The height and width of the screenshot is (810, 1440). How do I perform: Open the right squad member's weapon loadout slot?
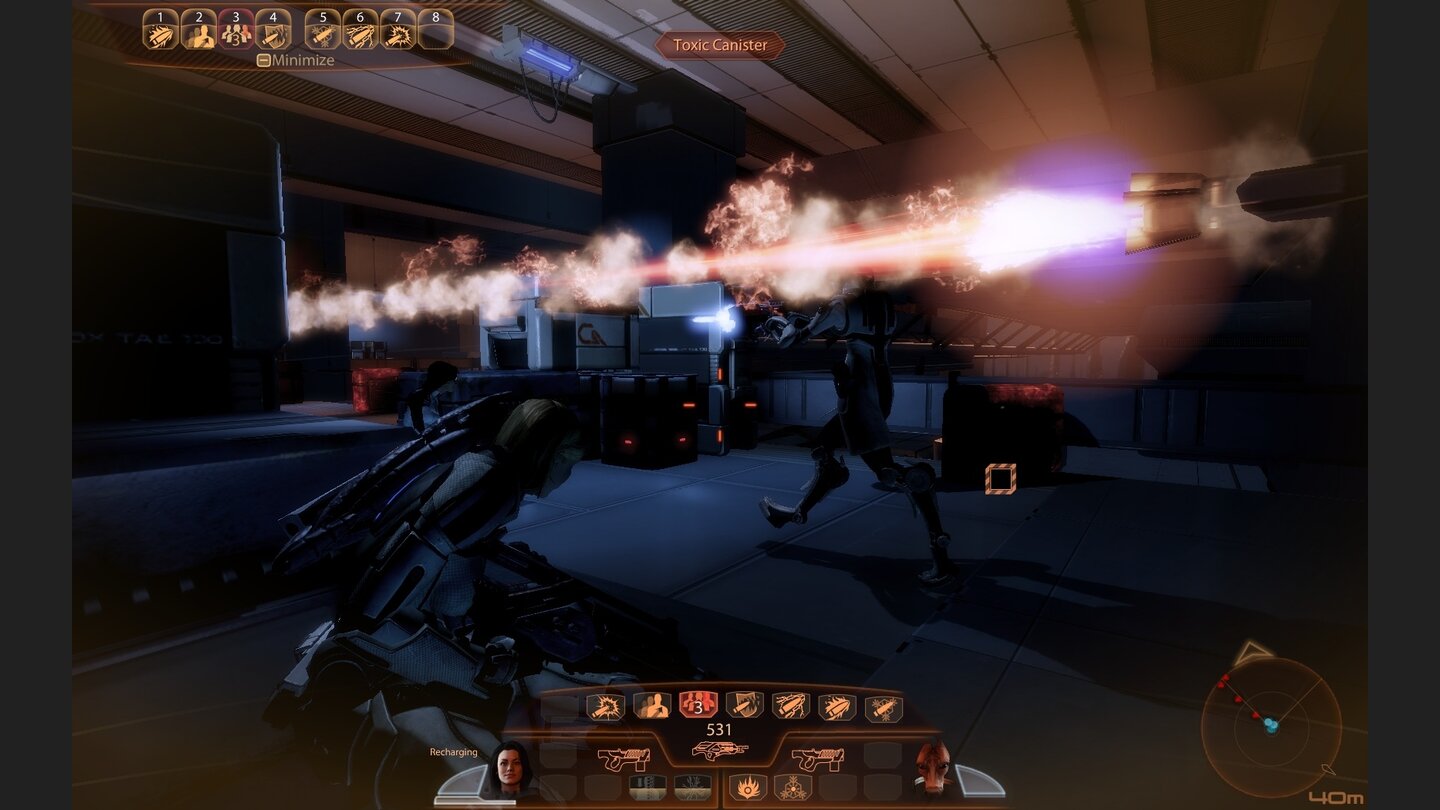coord(819,755)
